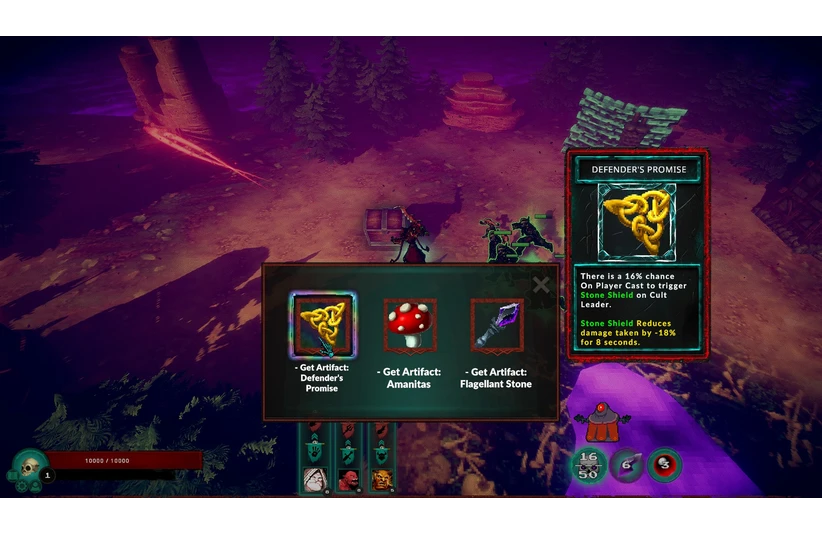The height and width of the screenshot is (535, 822).
Task: Select the red brute minion portrait
Action: [348, 480]
